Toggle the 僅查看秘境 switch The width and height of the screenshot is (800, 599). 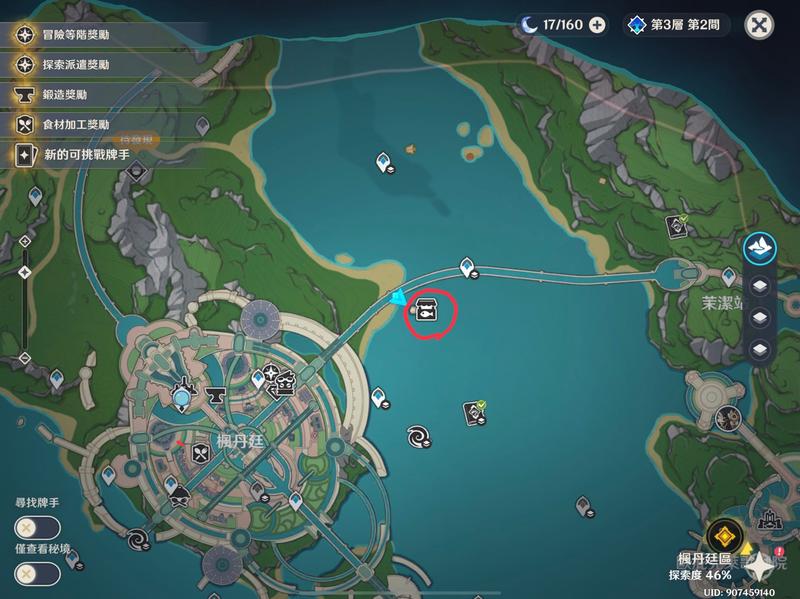[36, 573]
